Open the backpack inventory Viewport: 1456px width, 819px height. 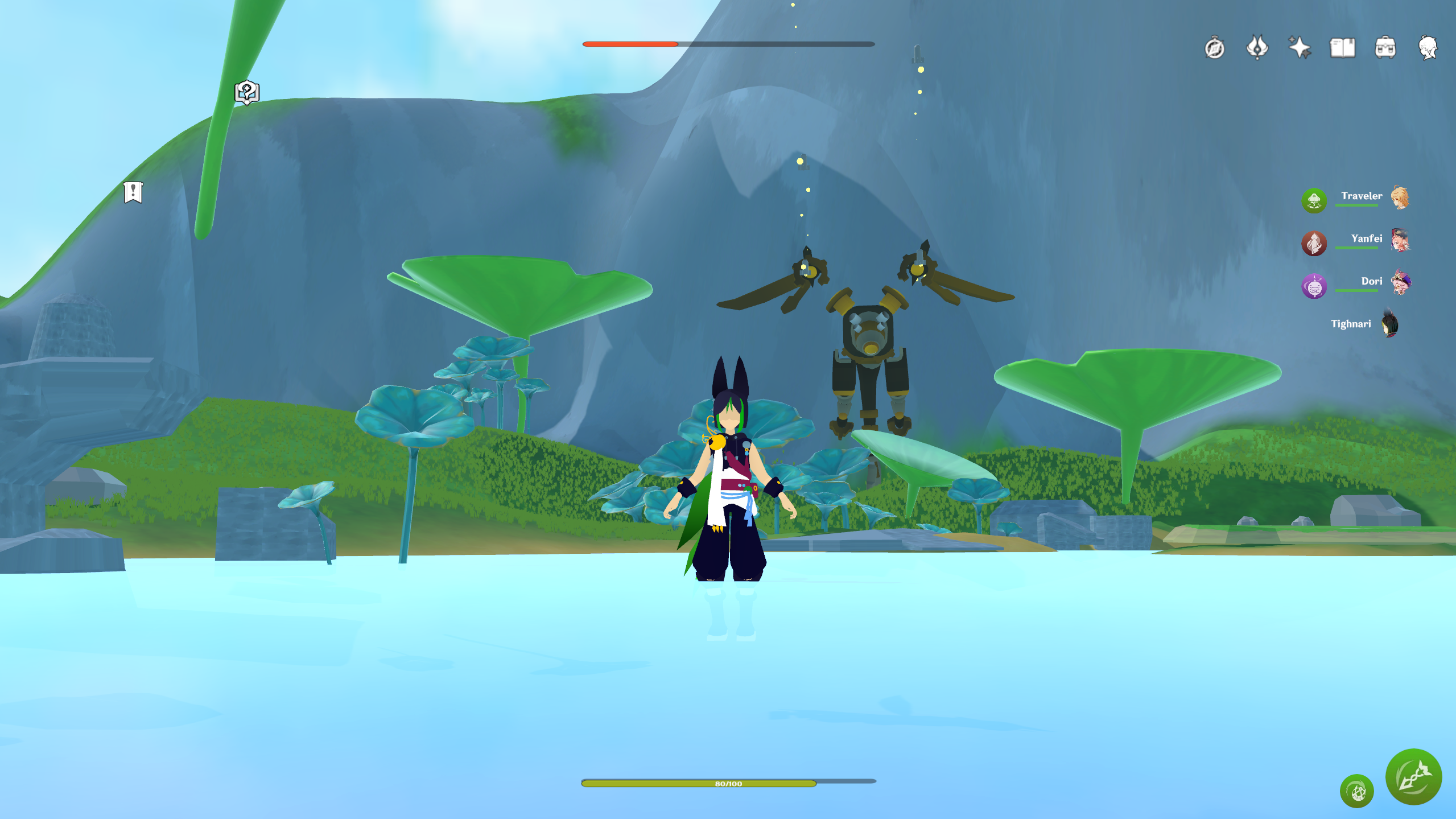click(1385, 48)
